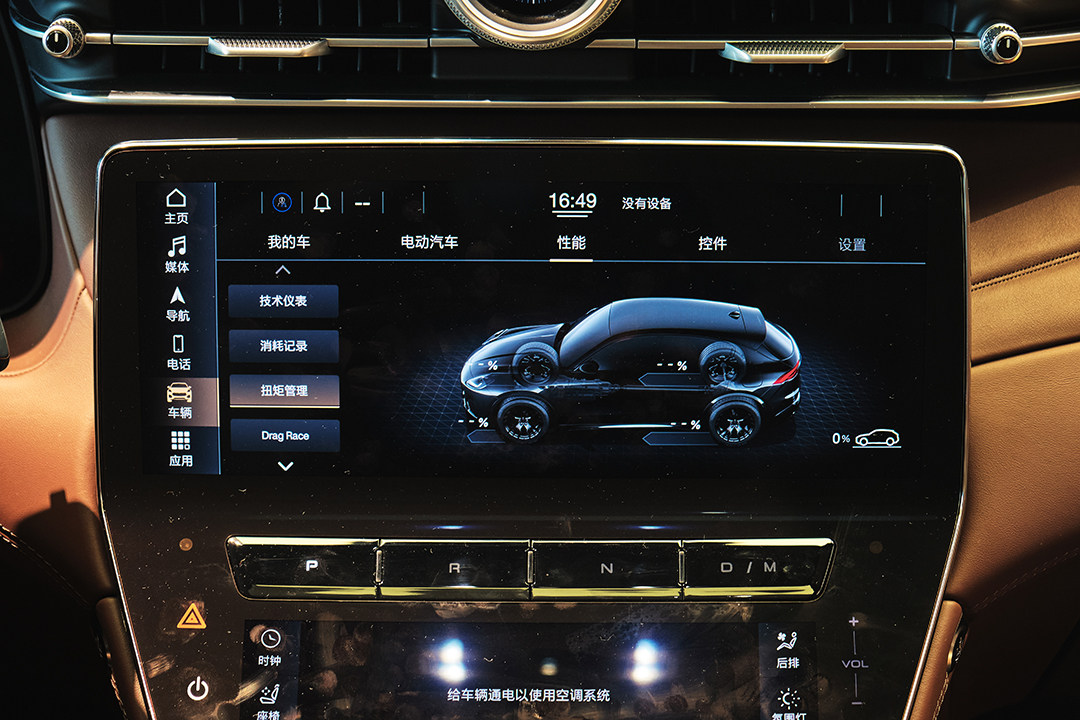
Task: Switch to the 设置 settings tab
Action: [852, 244]
